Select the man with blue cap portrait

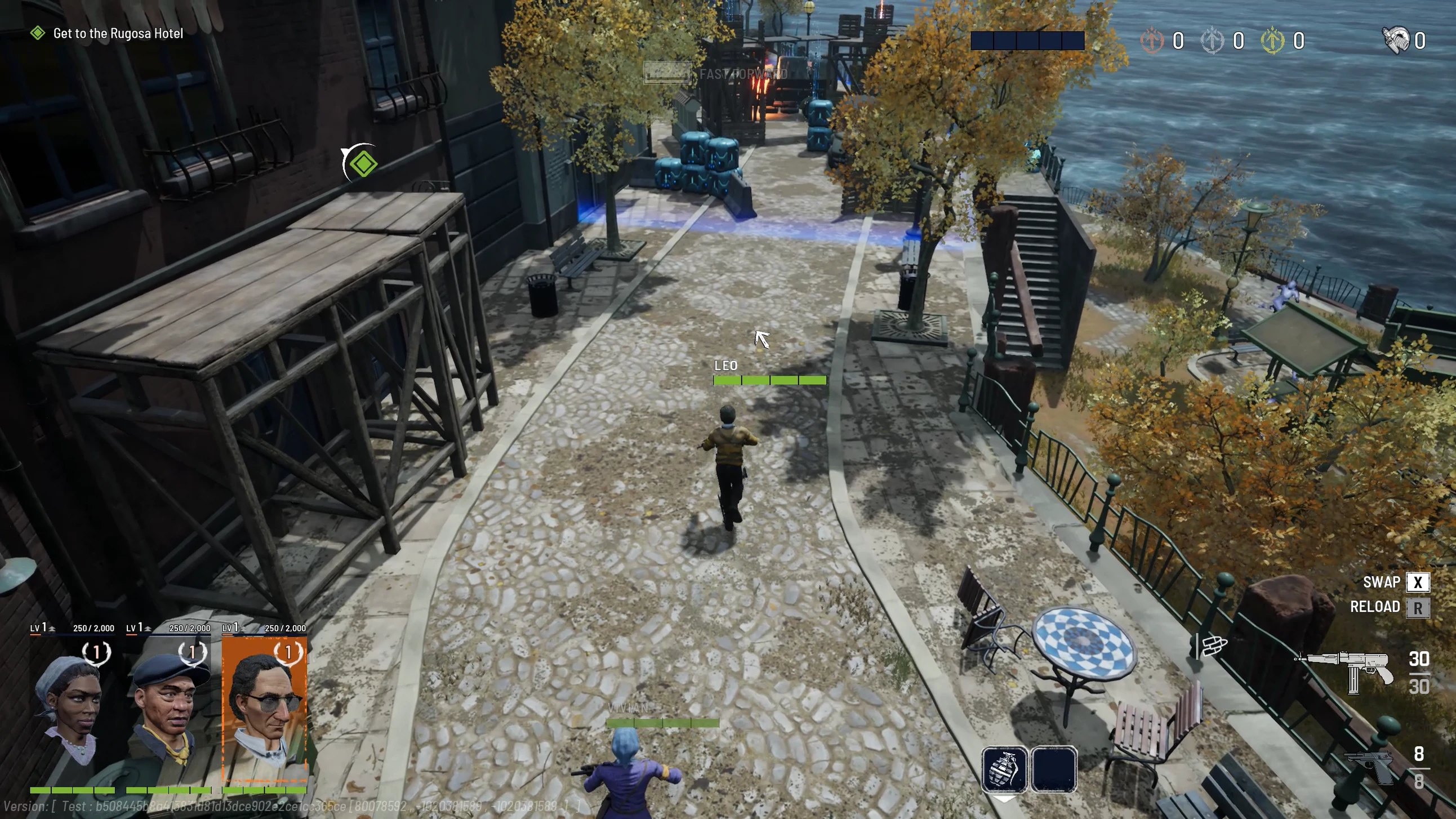click(x=168, y=712)
